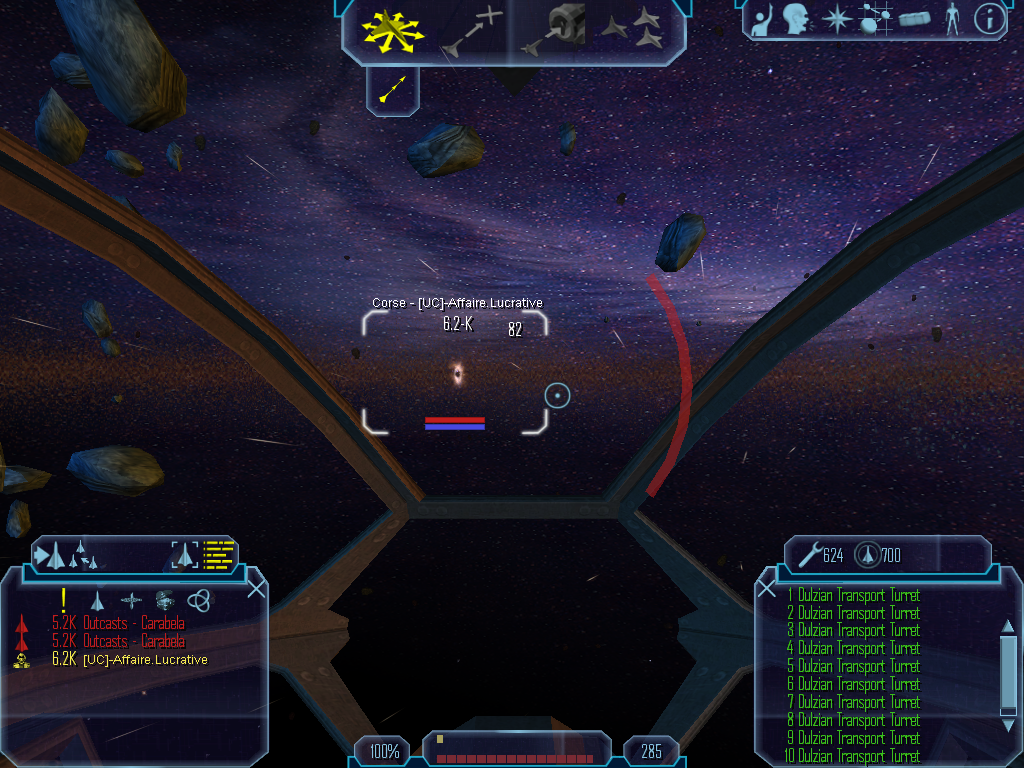1024x768 pixels.
Task: Click the weapons list scroll-down arrow
Action: 1007,726
